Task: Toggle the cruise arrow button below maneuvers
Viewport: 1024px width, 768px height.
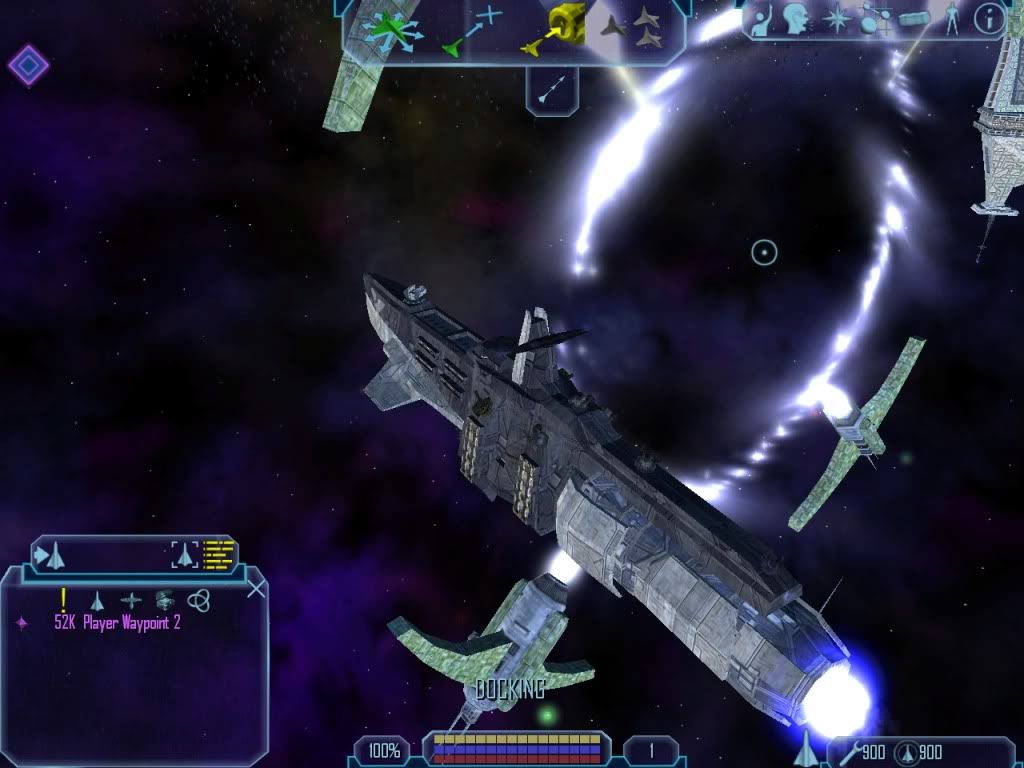Action: pos(551,90)
